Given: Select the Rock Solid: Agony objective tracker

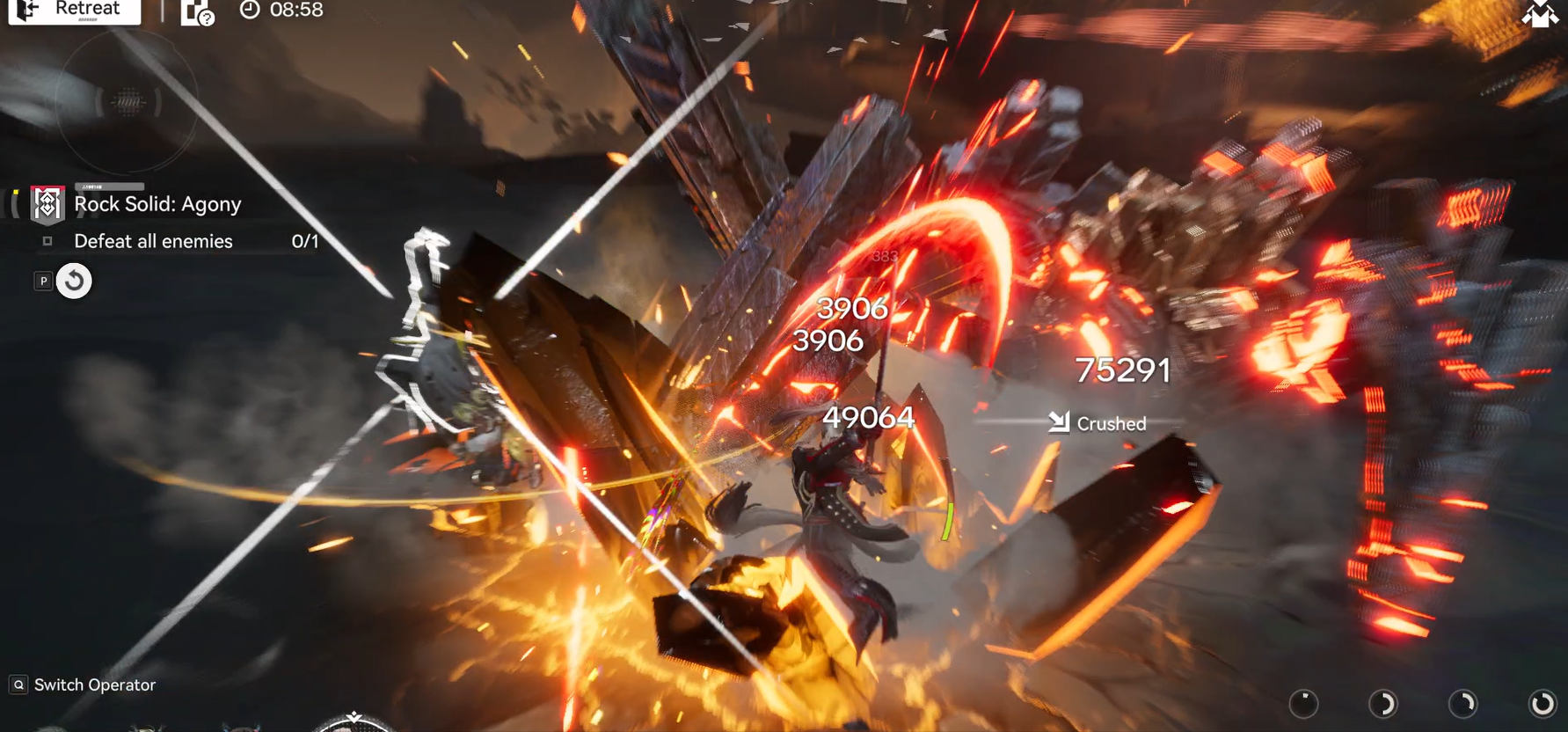Looking at the screenshot, I should (x=157, y=204).
